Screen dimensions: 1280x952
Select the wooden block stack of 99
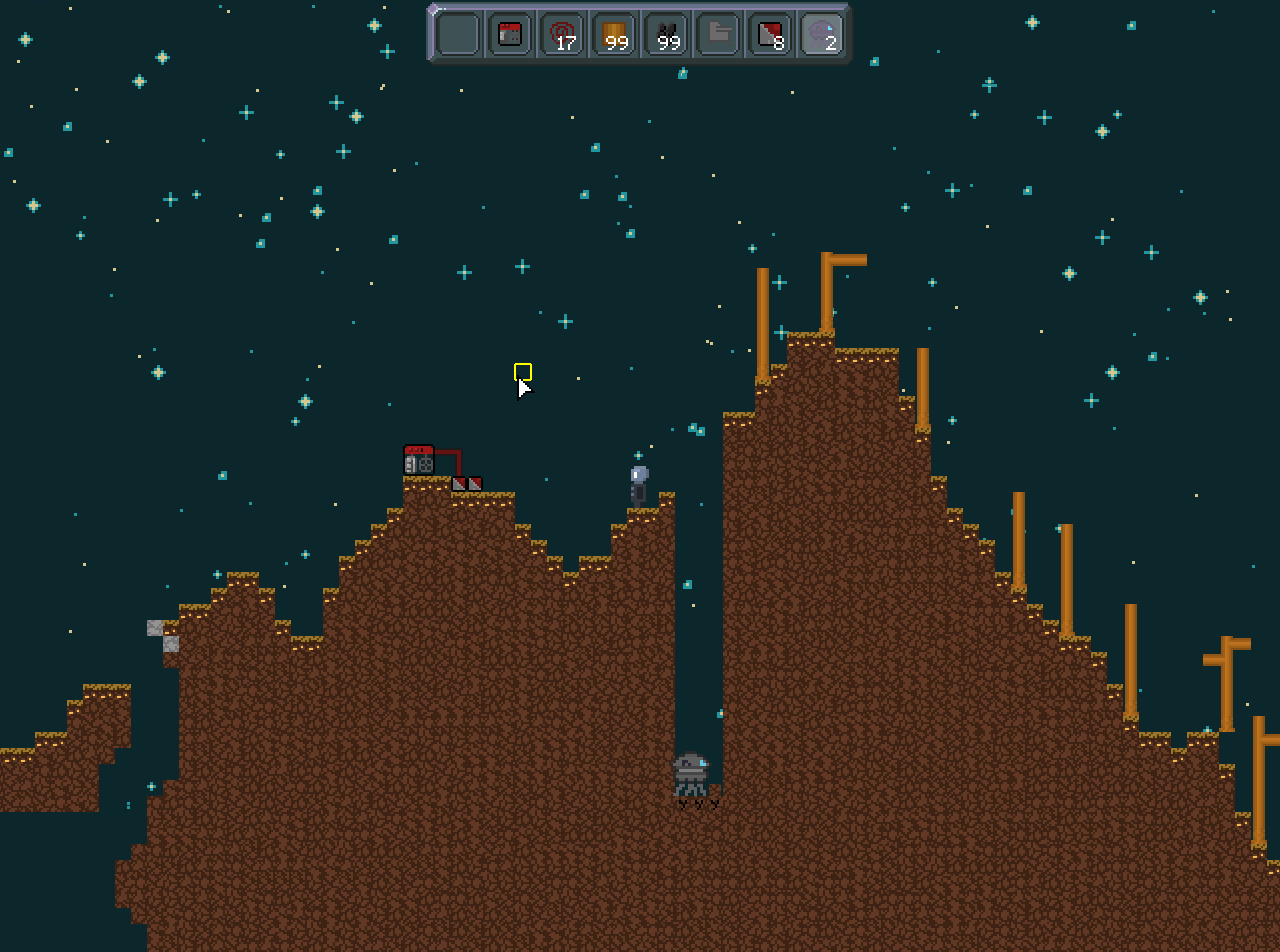coord(613,33)
